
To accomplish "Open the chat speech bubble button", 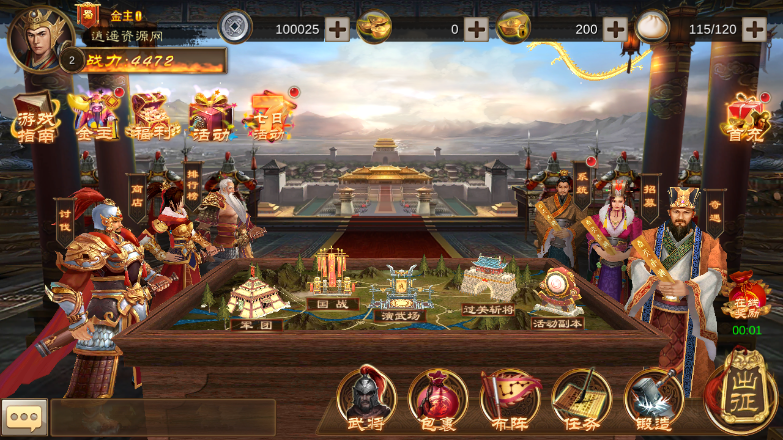I will pos(24,417).
